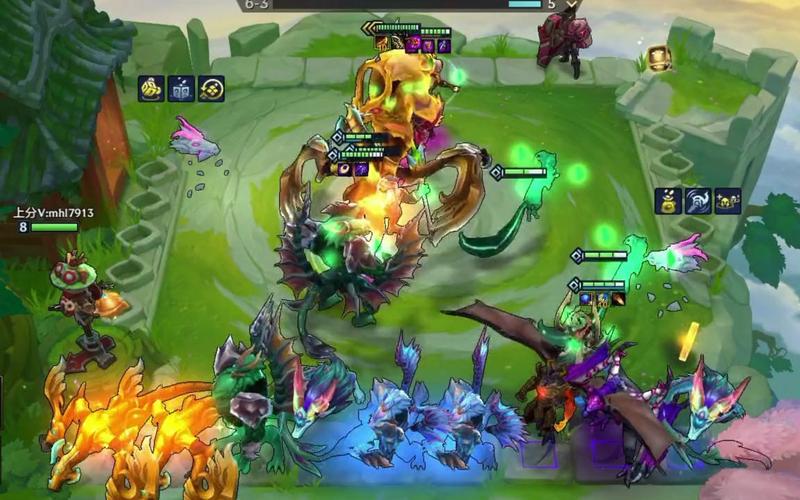Inspect the open spellbook augment icon

click(x=181, y=88)
